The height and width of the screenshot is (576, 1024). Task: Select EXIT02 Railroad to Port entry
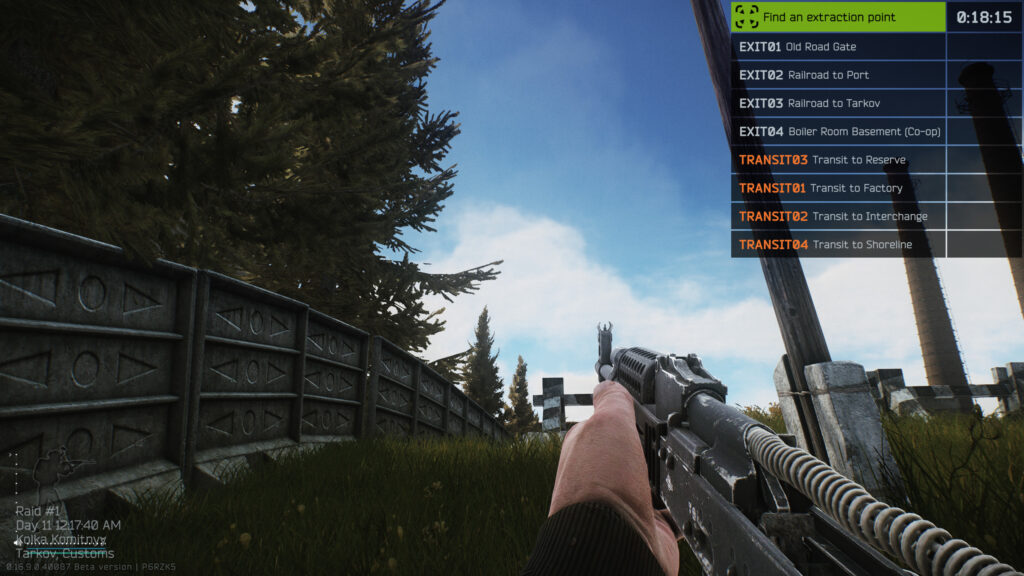838,75
